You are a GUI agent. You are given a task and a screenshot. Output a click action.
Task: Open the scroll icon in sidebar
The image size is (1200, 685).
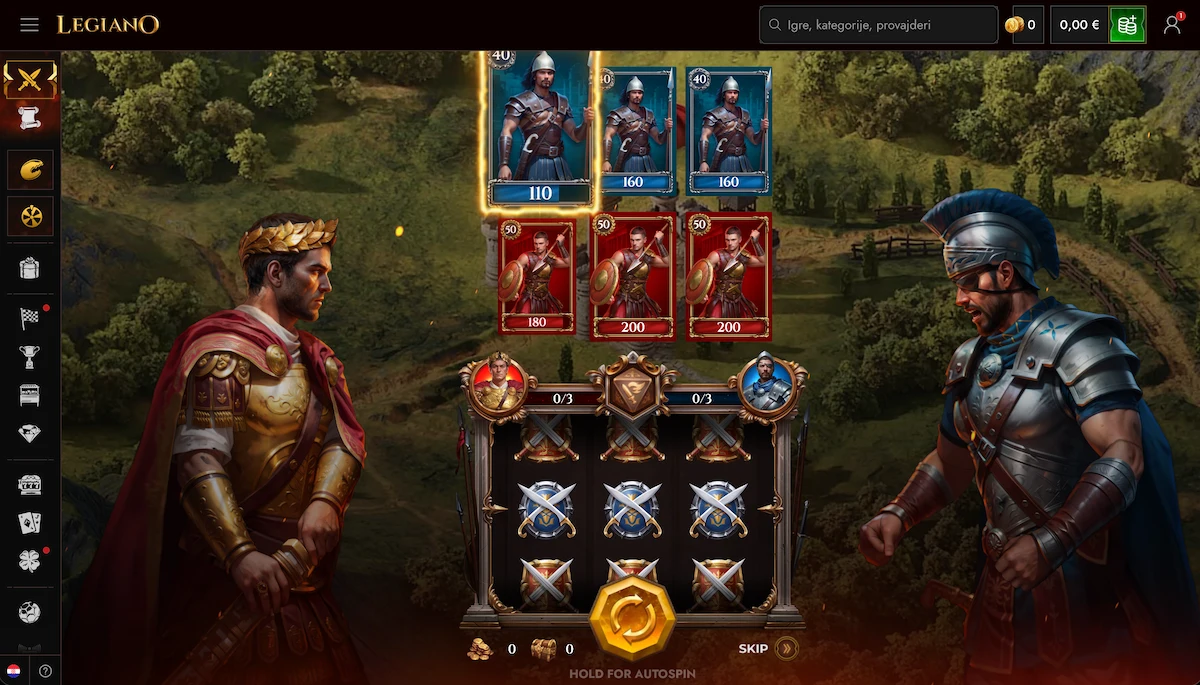[30, 118]
